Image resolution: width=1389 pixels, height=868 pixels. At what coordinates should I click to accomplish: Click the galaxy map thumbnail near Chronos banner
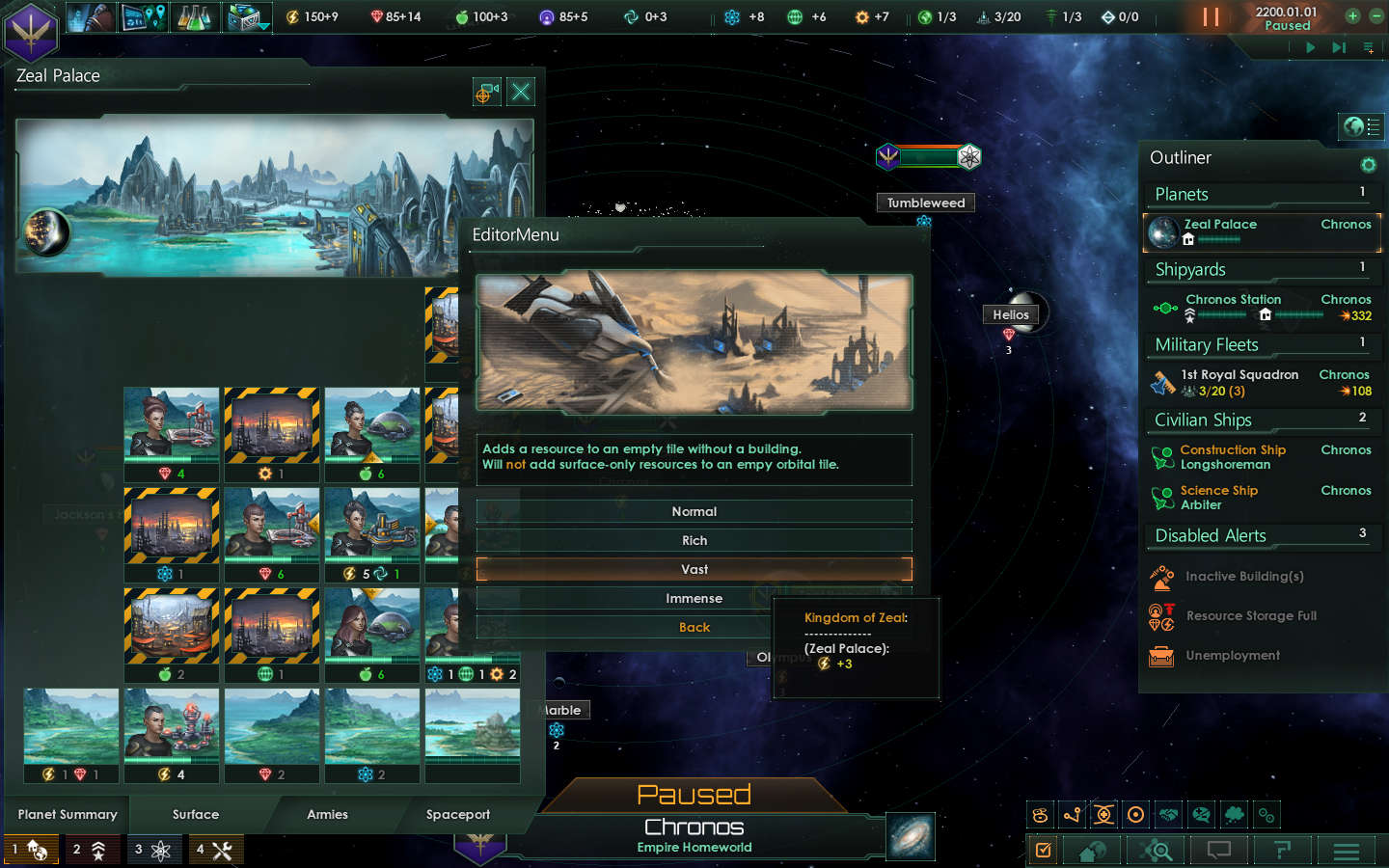coord(910,836)
